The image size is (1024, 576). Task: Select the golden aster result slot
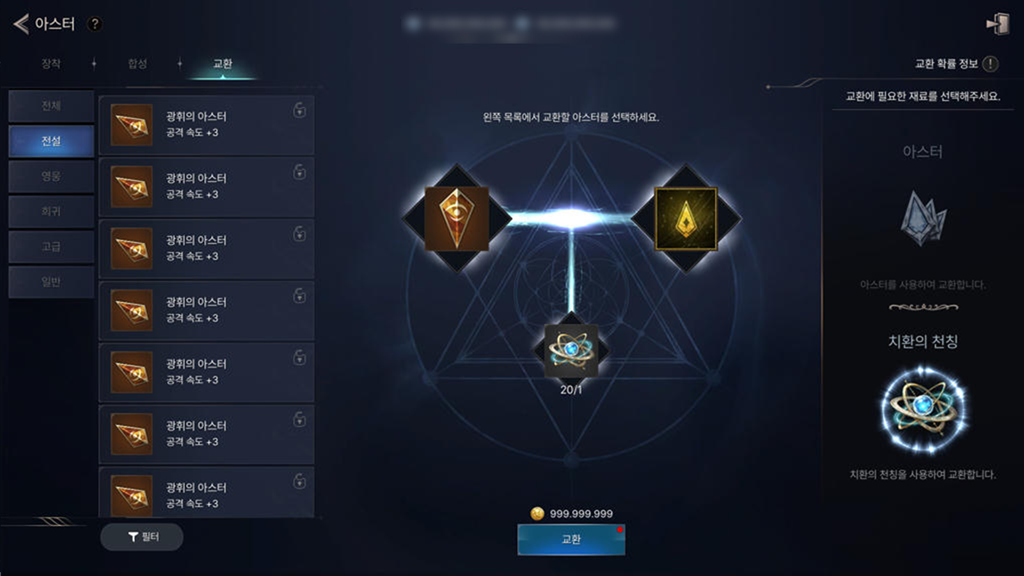tap(685, 218)
